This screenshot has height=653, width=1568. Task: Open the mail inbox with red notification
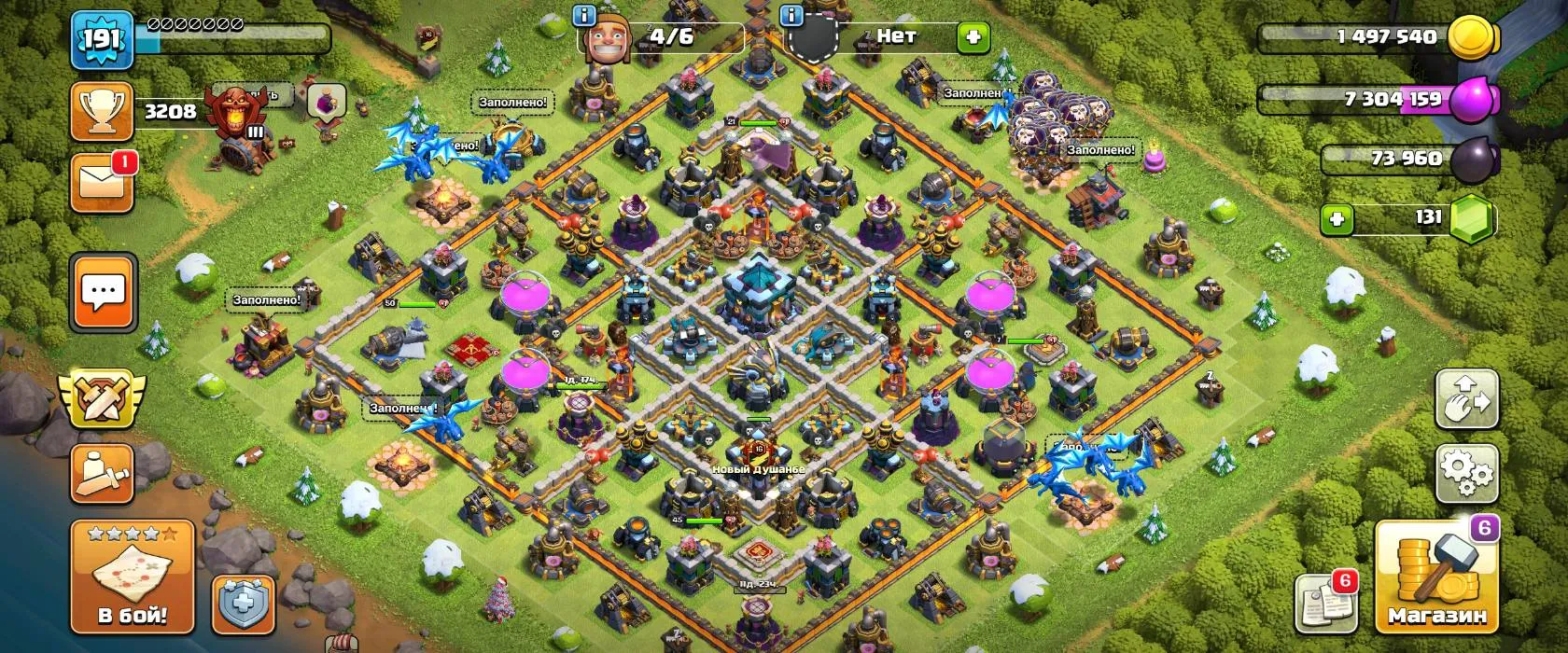point(102,182)
